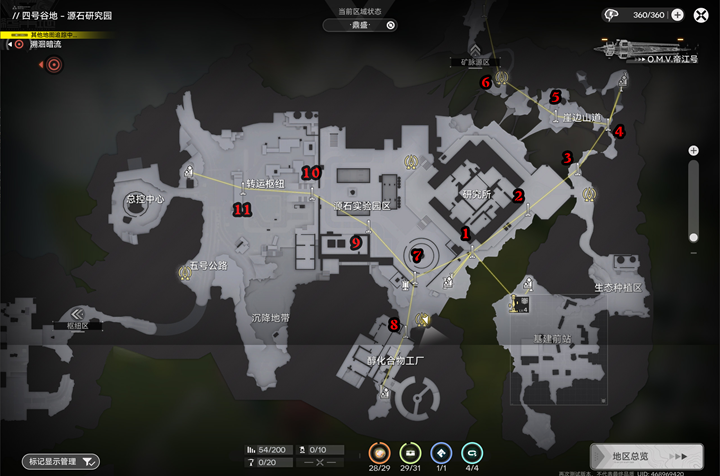
Task: Click red marker number 9
Action: pyautogui.click(x=355, y=241)
